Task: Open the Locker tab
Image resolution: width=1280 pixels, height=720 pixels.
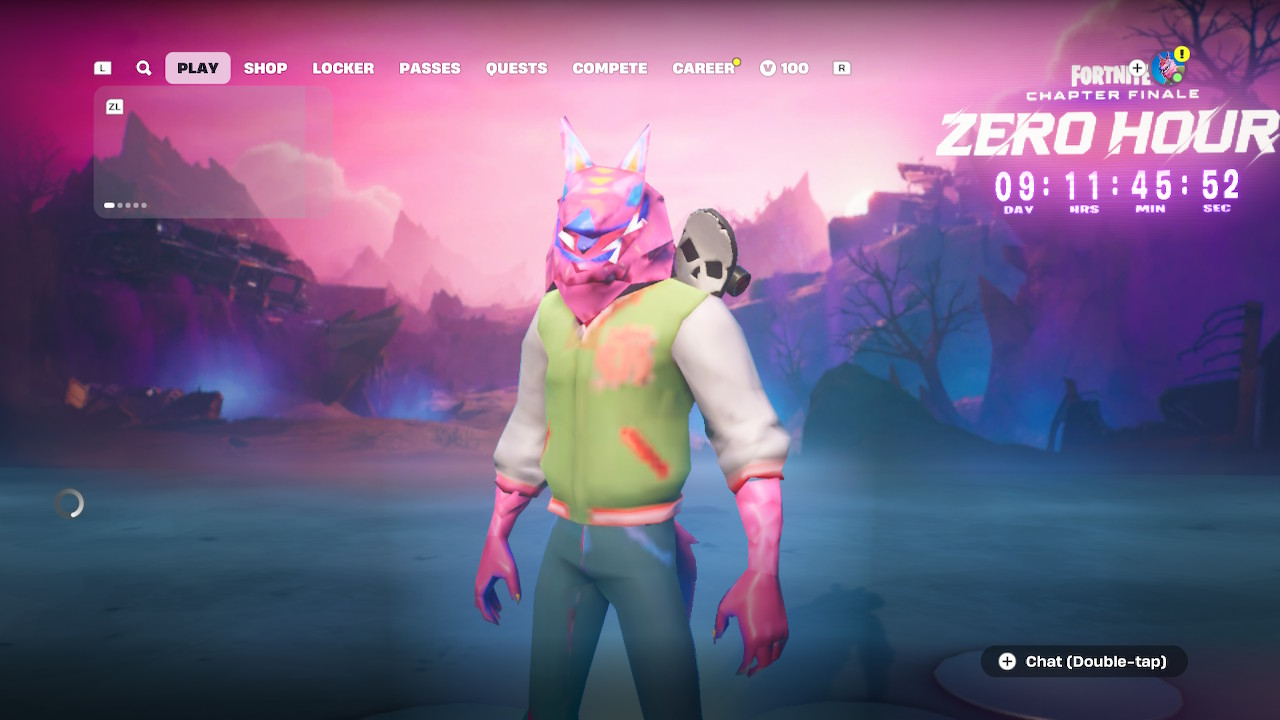Action: point(343,68)
